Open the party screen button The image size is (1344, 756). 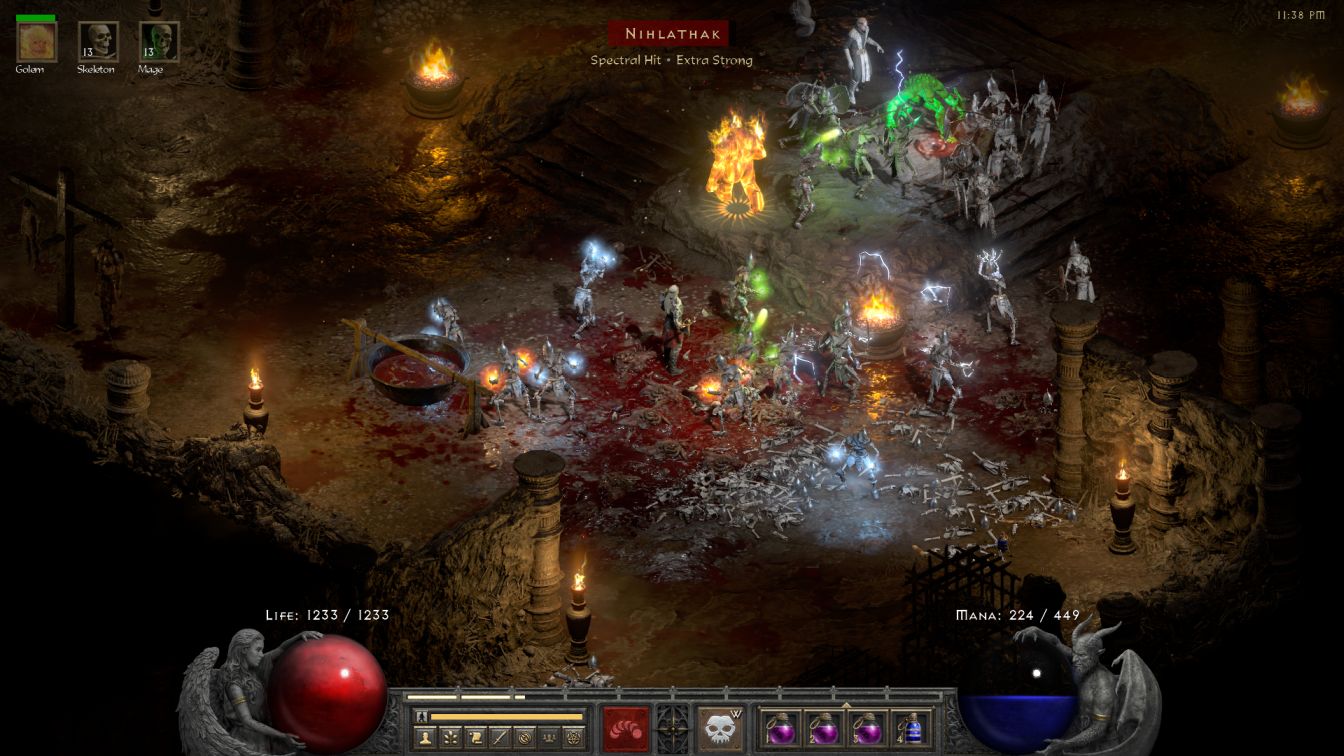point(549,737)
